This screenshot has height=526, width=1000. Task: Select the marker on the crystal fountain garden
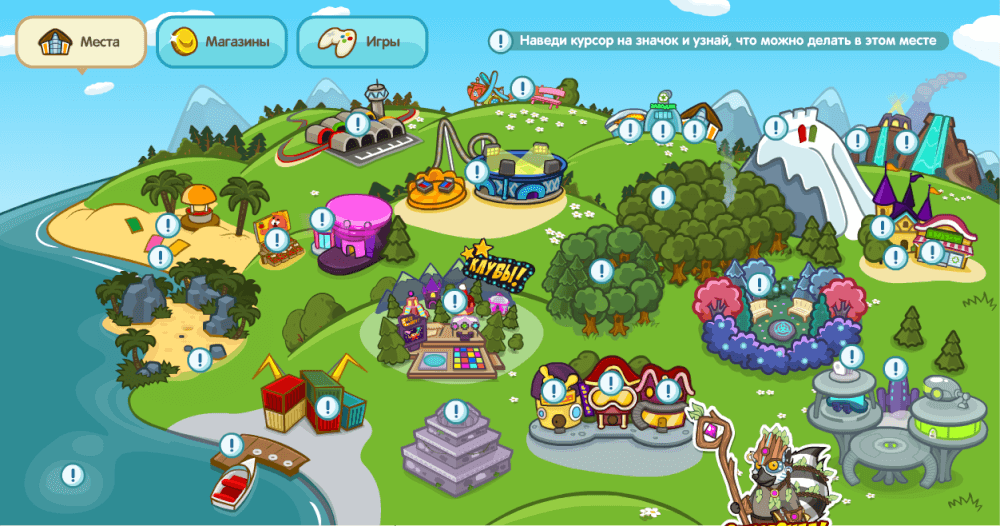(x=759, y=285)
